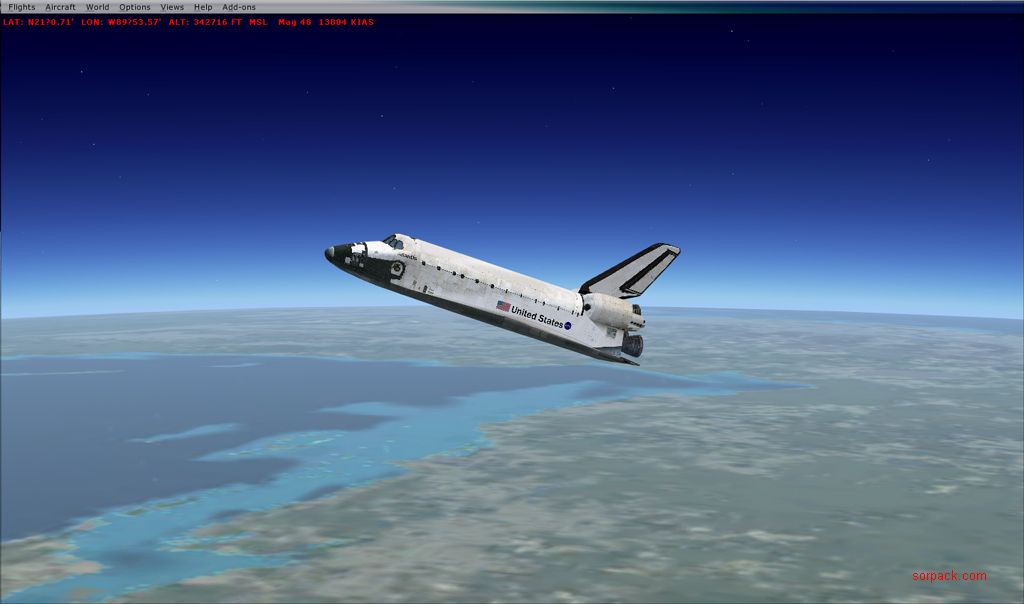This screenshot has width=1024, height=604.
Task: Open the Aircraft menu
Action: coord(60,7)
